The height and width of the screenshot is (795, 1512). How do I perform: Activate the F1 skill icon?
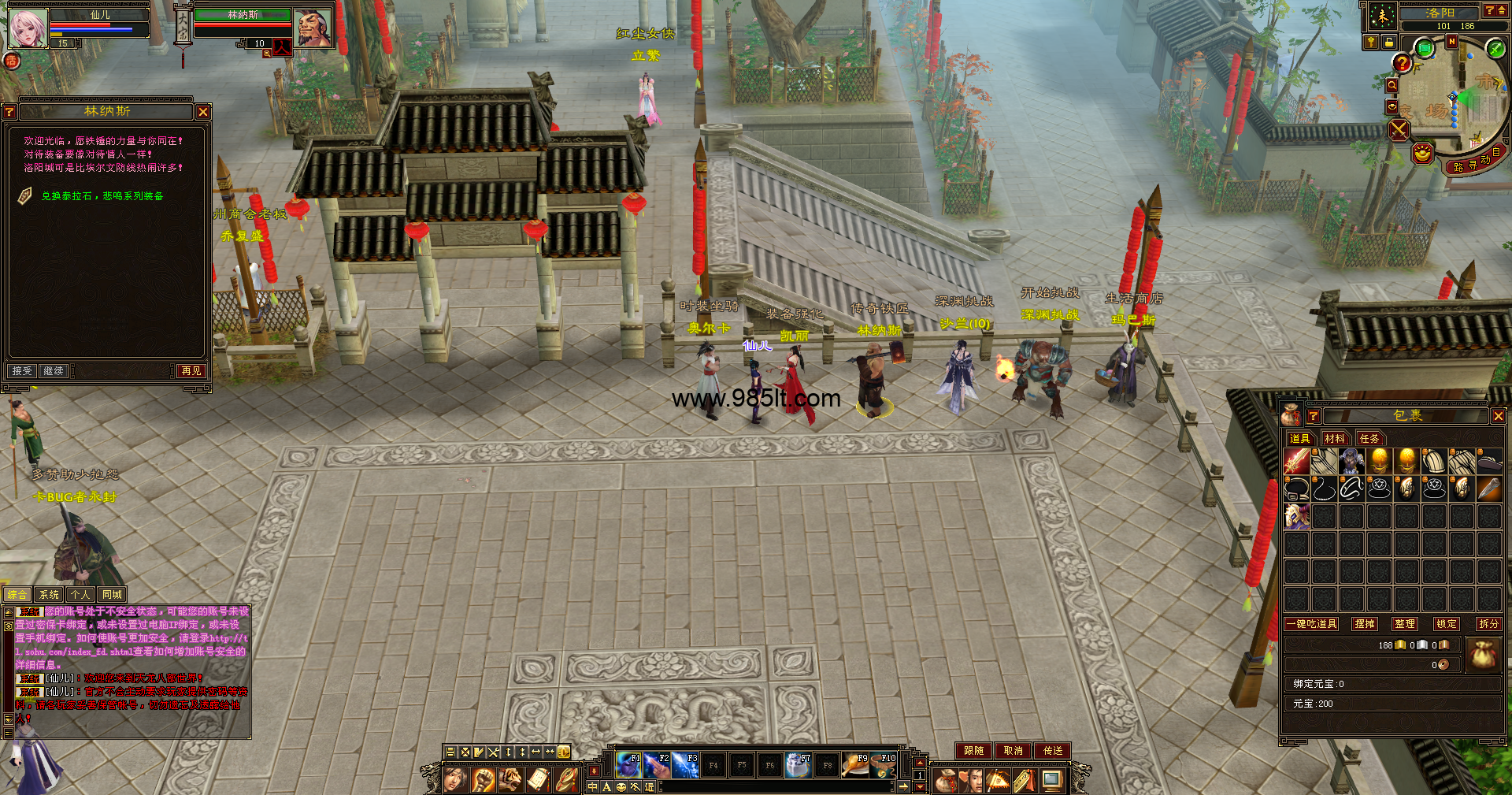pyautogui.click(x=628, y=764)
